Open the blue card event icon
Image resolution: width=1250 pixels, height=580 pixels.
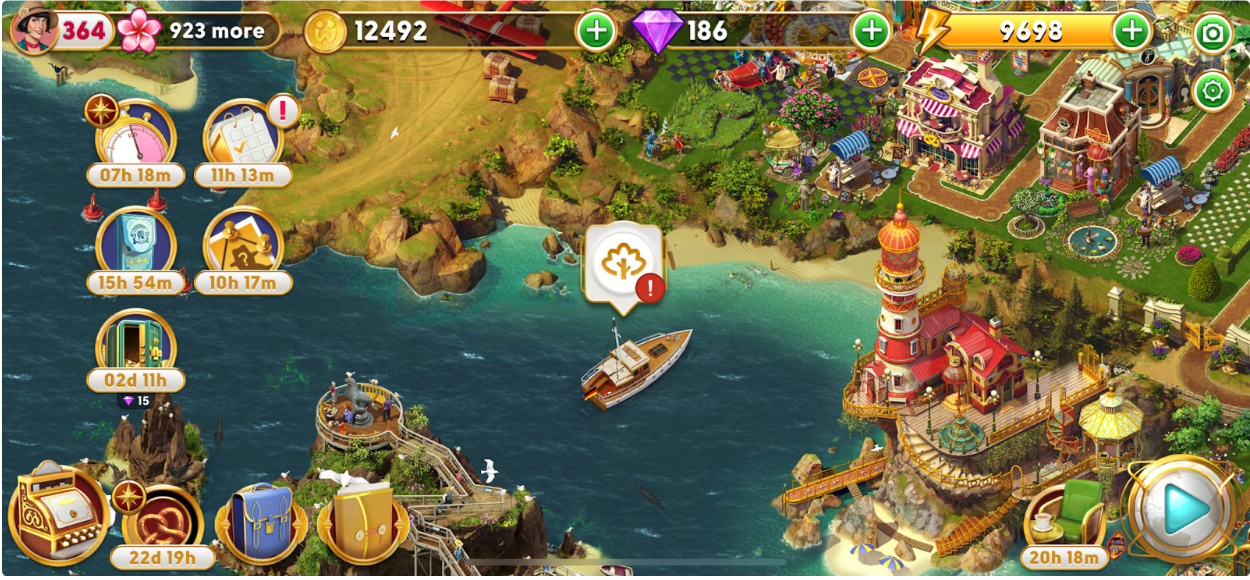[x=136, y=245]
